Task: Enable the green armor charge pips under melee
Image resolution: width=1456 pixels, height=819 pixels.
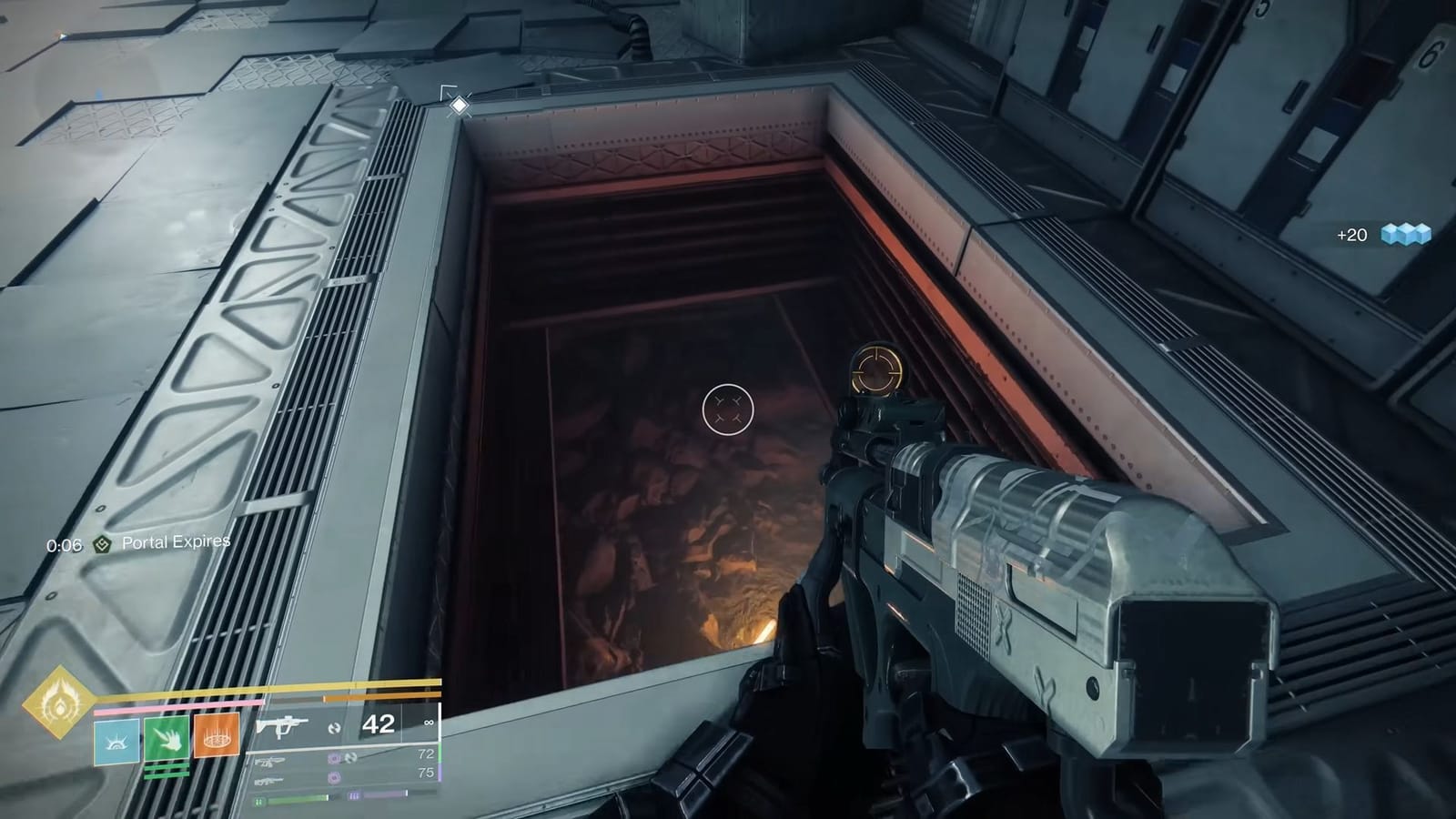Action: pos(166,771)
